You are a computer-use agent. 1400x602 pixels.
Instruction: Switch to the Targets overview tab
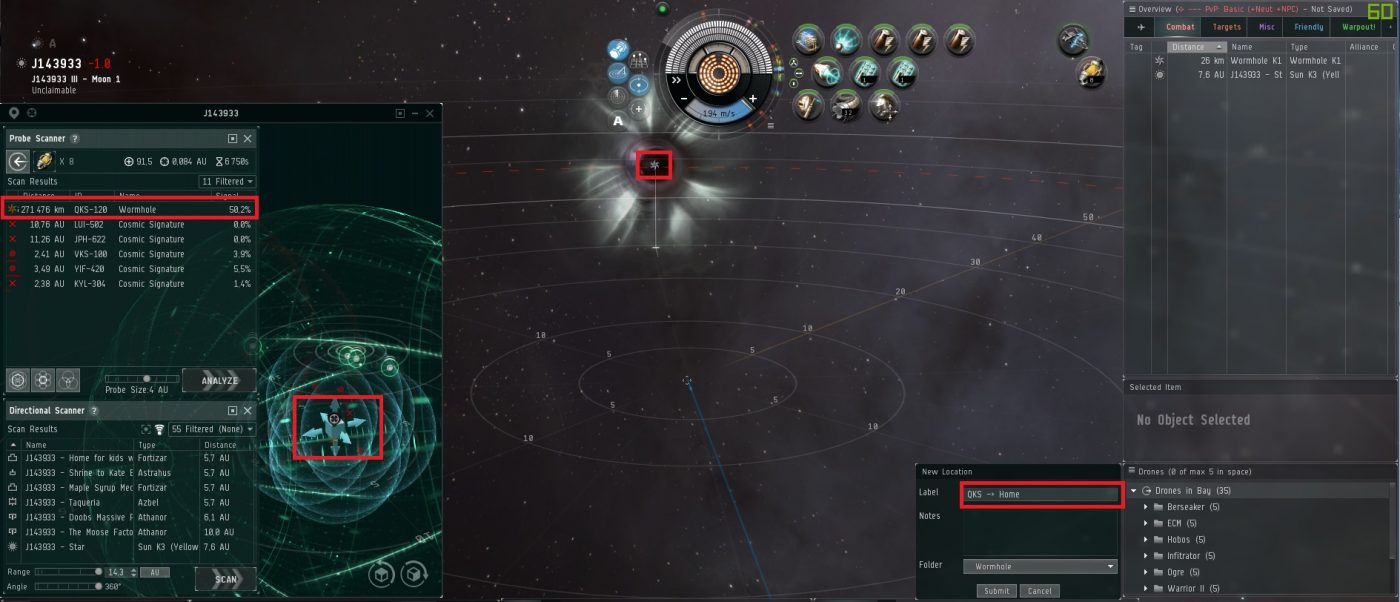point(1227,27)
